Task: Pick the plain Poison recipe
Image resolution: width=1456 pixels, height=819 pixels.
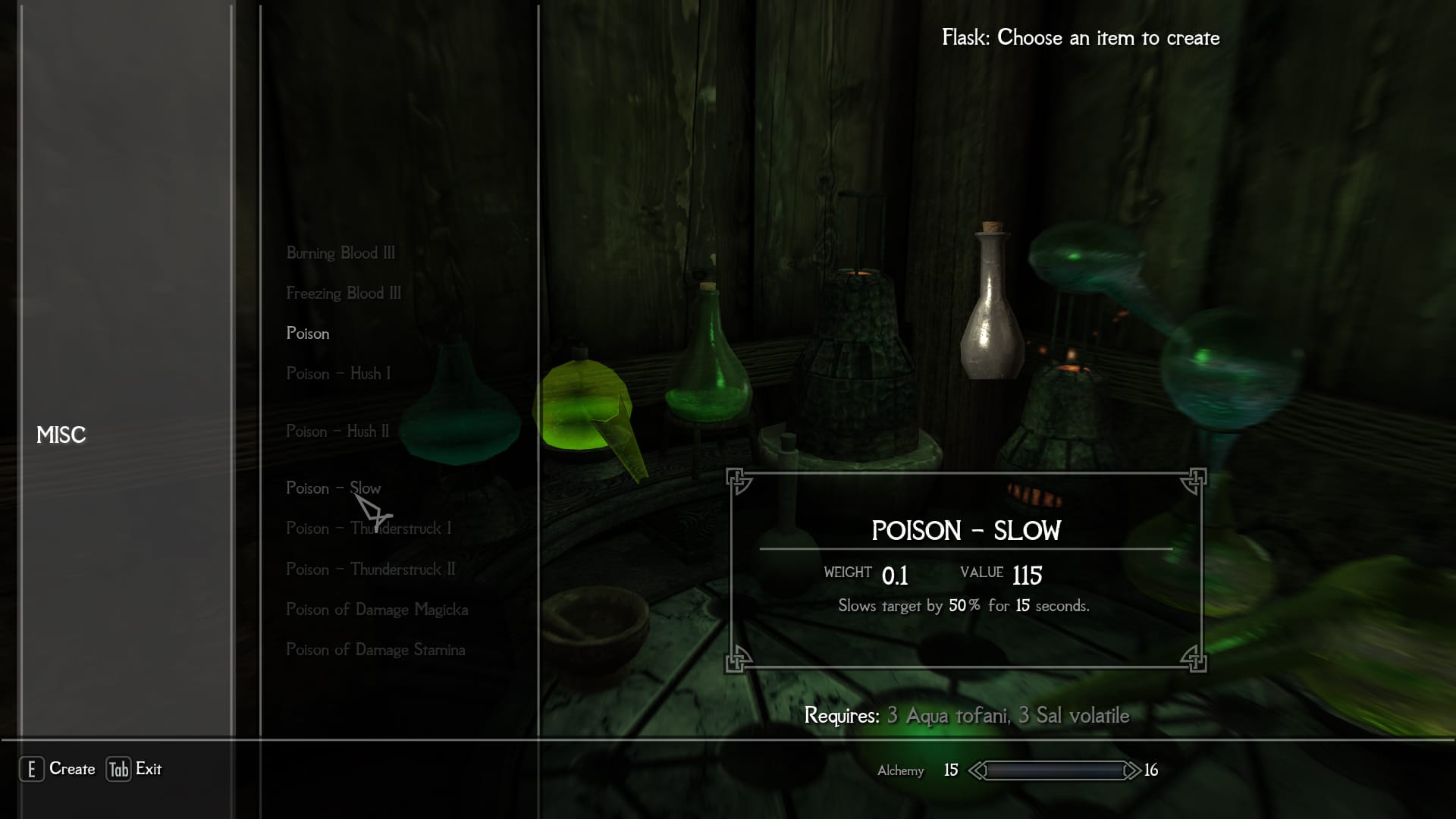Action: [x=308, y=334]
